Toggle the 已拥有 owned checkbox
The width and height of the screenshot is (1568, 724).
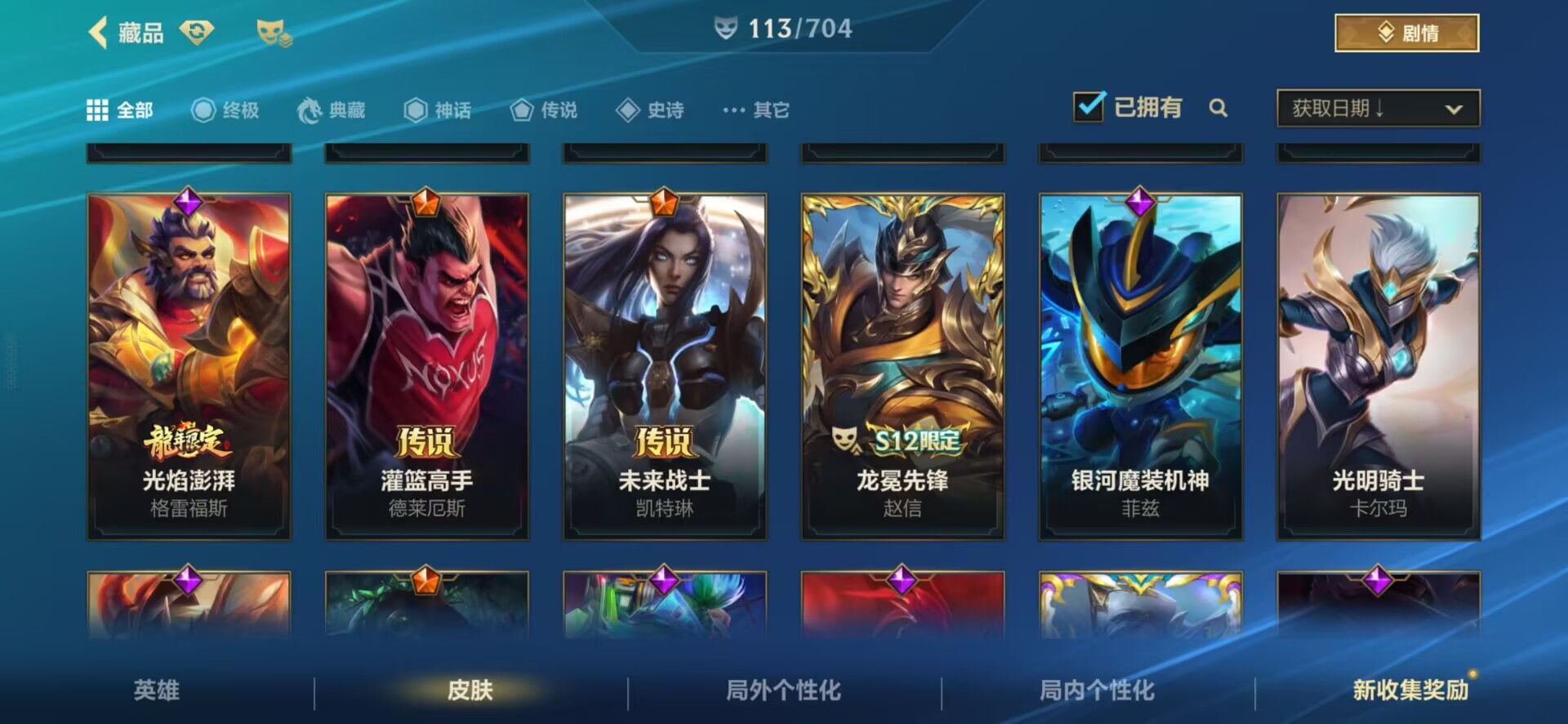point(1089,107)
